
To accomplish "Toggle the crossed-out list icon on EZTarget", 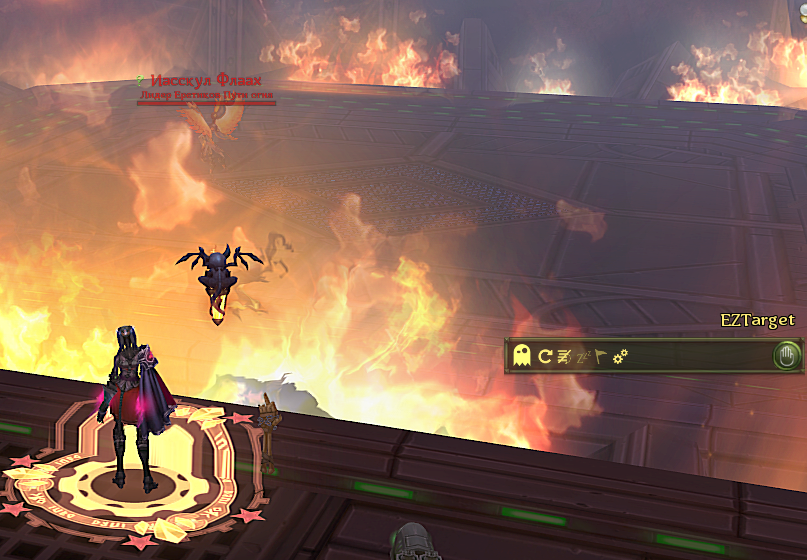I will click(x=564, y=355).
